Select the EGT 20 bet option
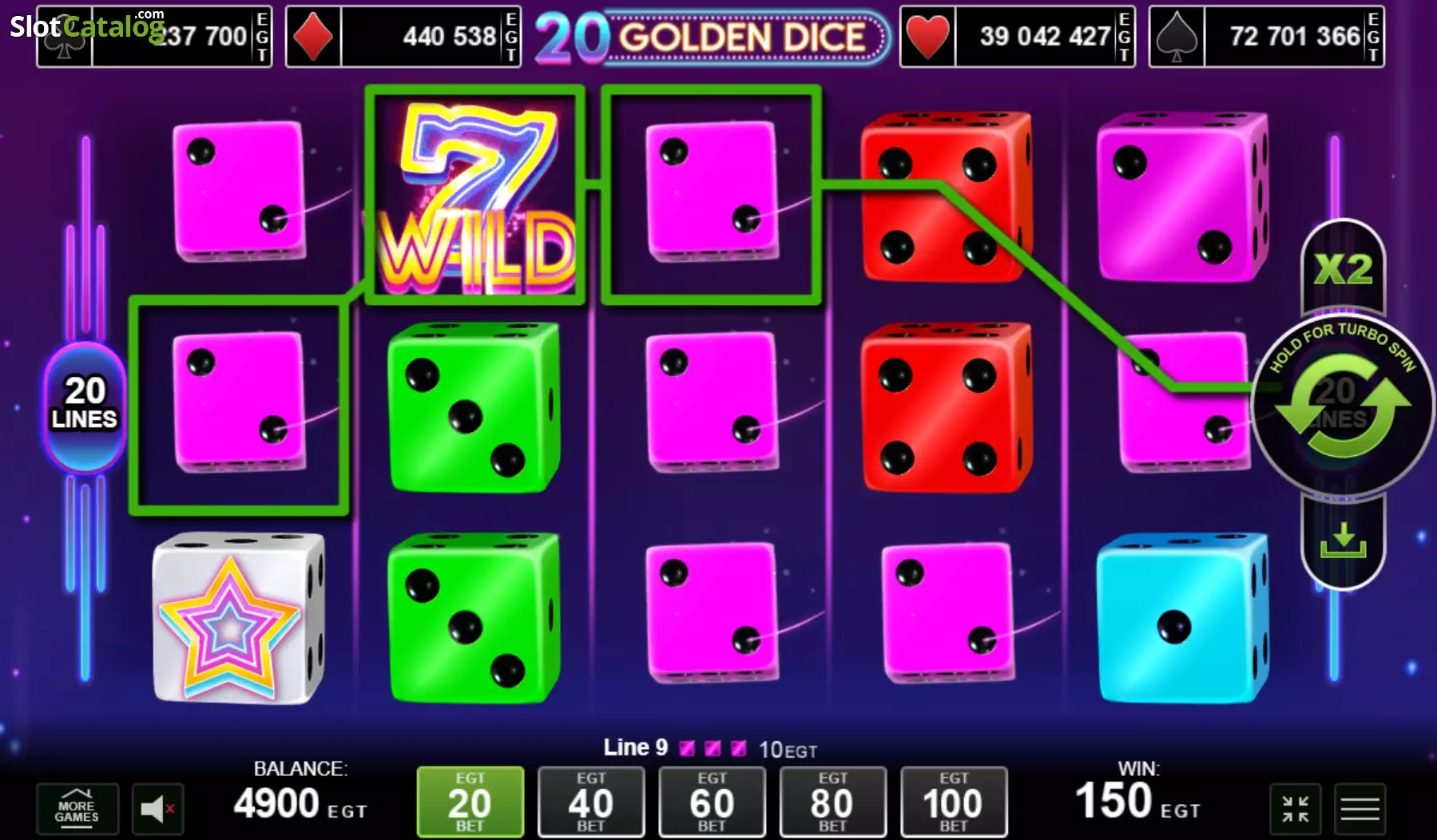This screenshot has width=1437, height=840. tap(470, 801)
